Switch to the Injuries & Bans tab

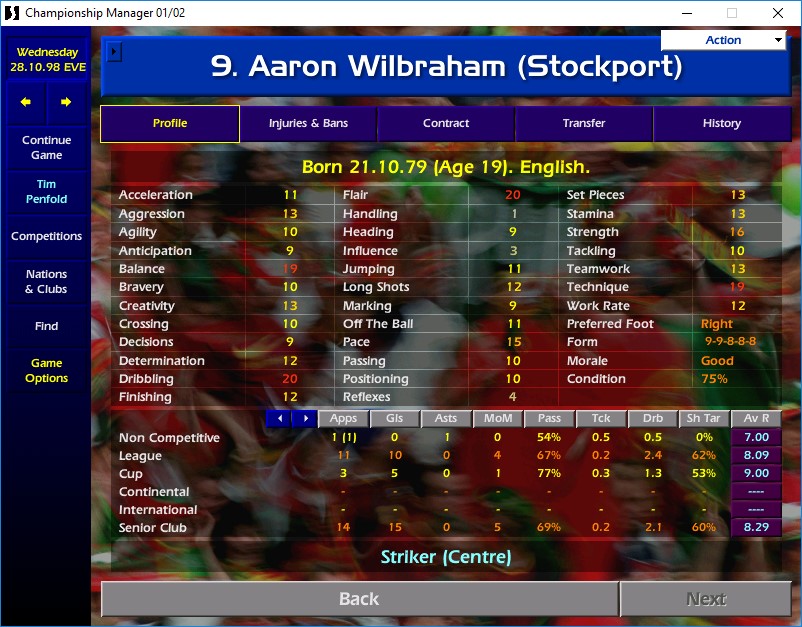pos(308,124)
